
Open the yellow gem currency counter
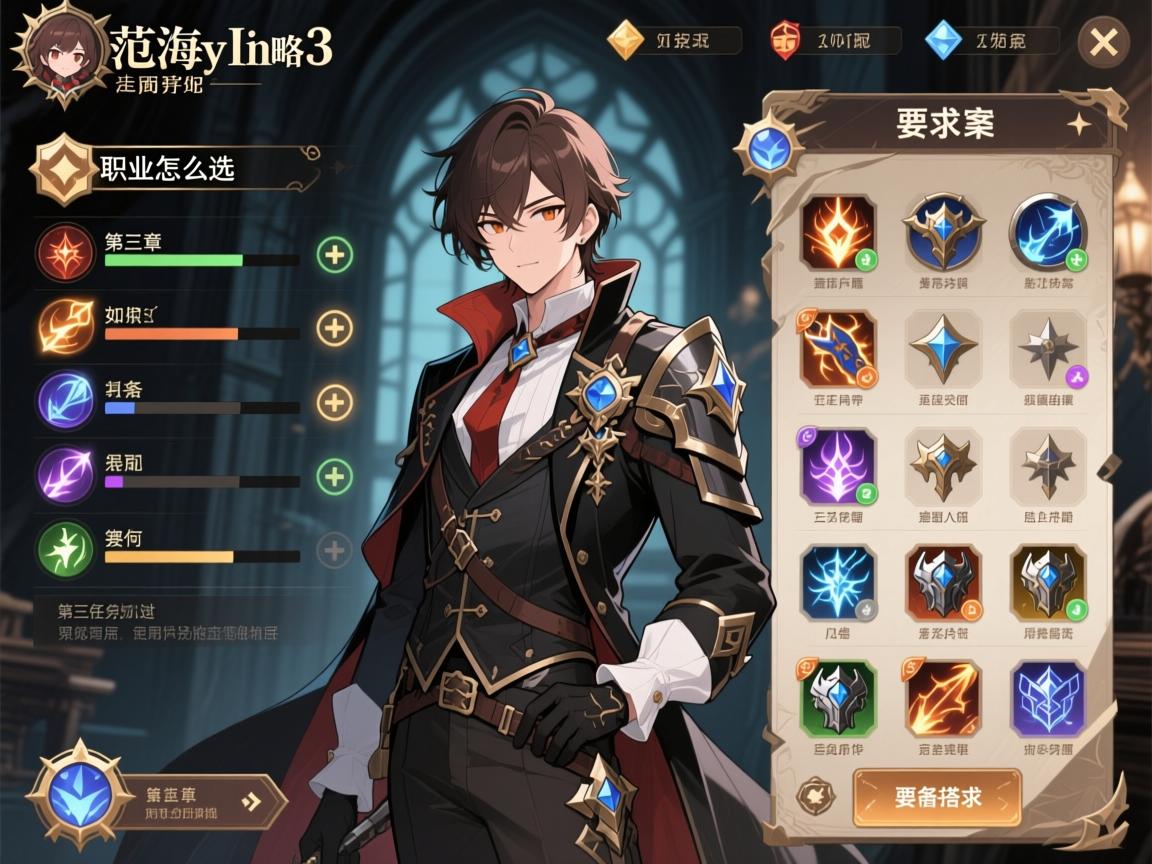click(675, 41)
